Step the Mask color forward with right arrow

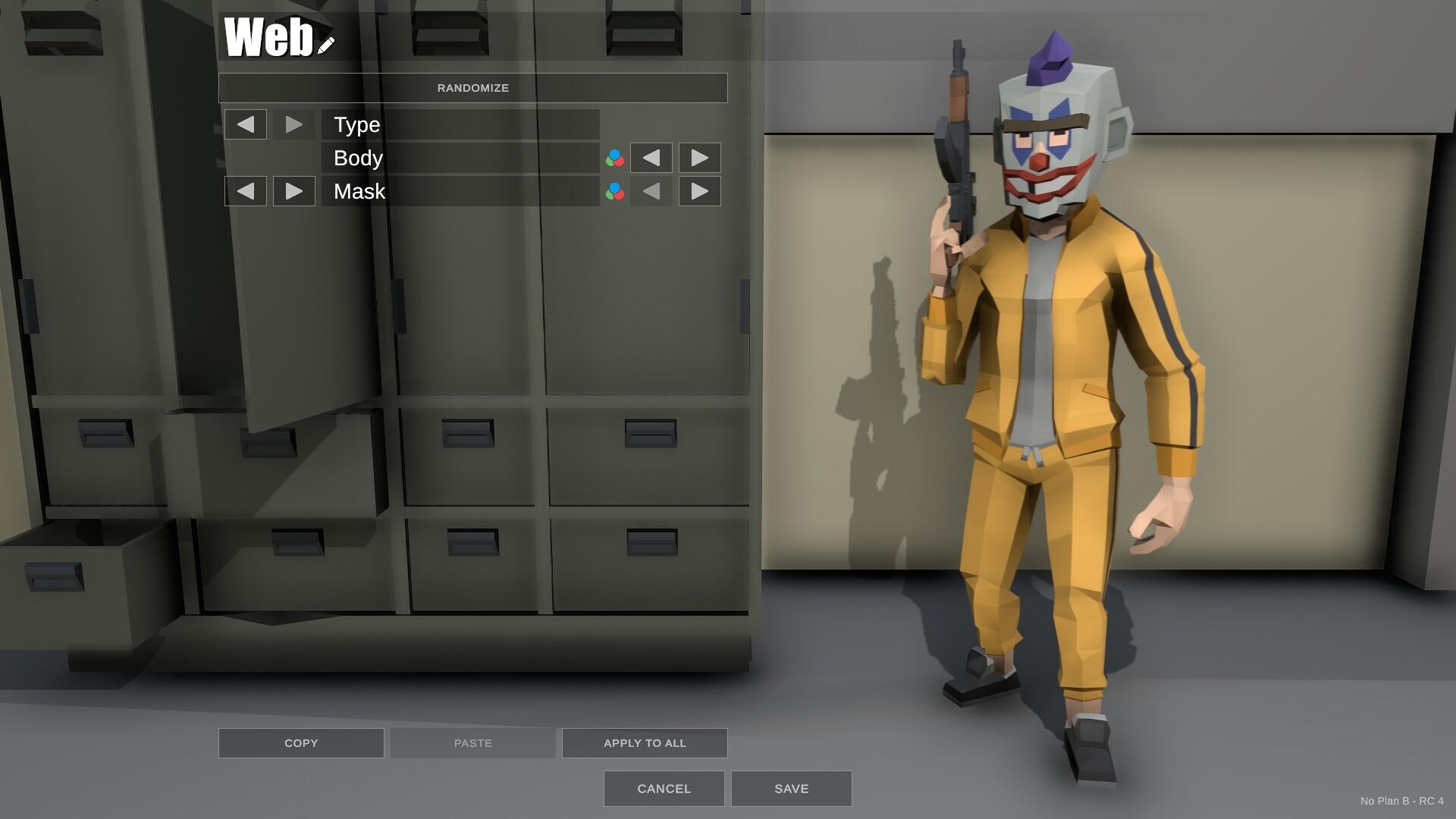(699, 191)
